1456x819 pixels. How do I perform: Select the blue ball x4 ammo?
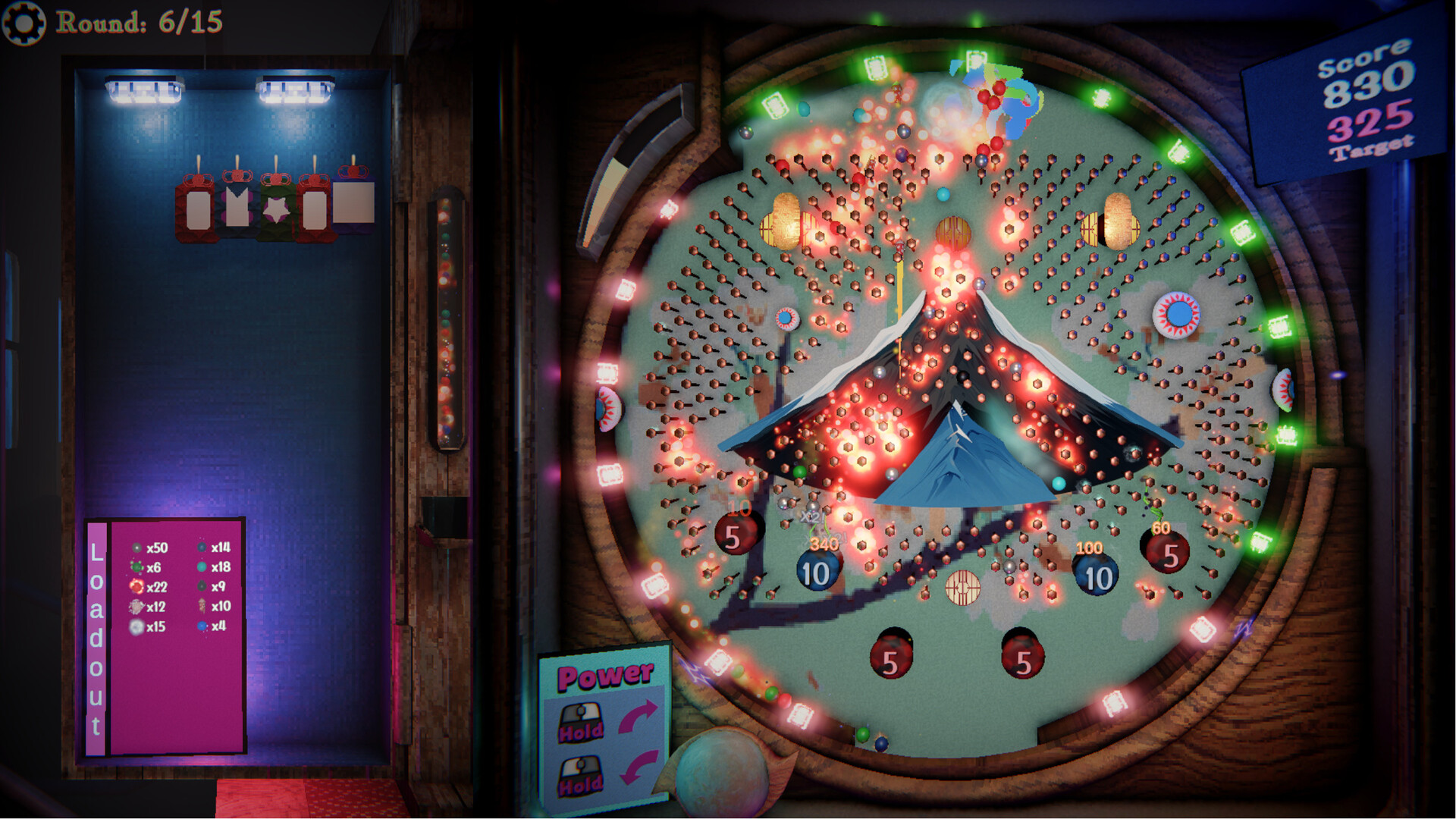point(202,626)
